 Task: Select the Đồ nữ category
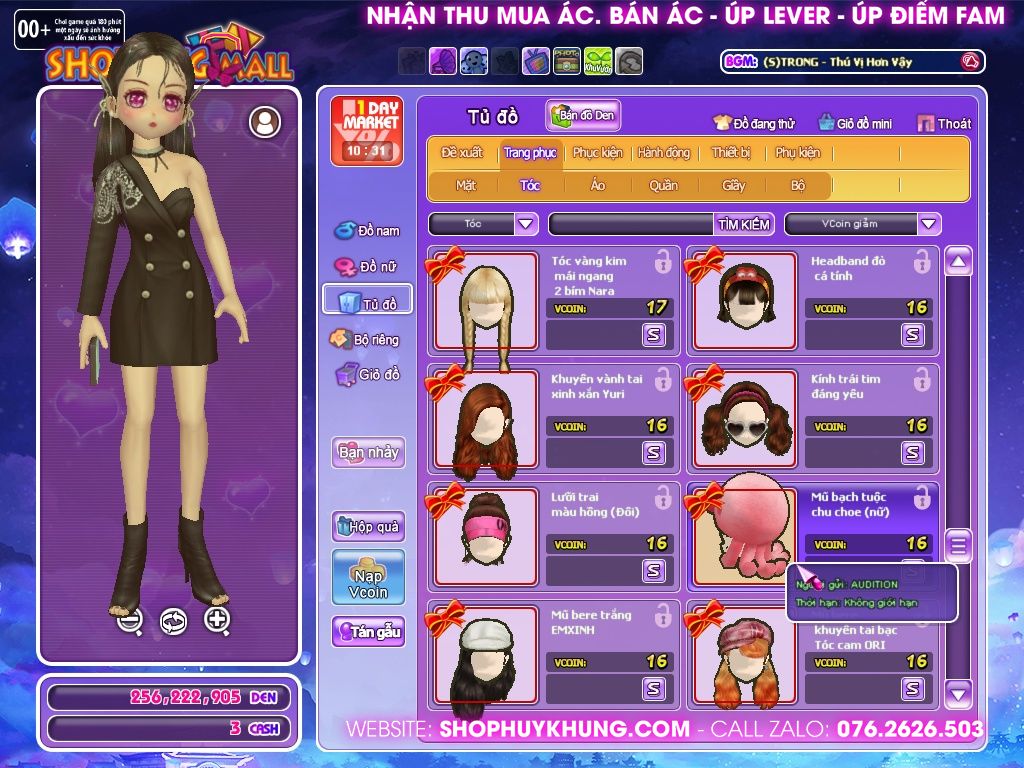(367, 267)
